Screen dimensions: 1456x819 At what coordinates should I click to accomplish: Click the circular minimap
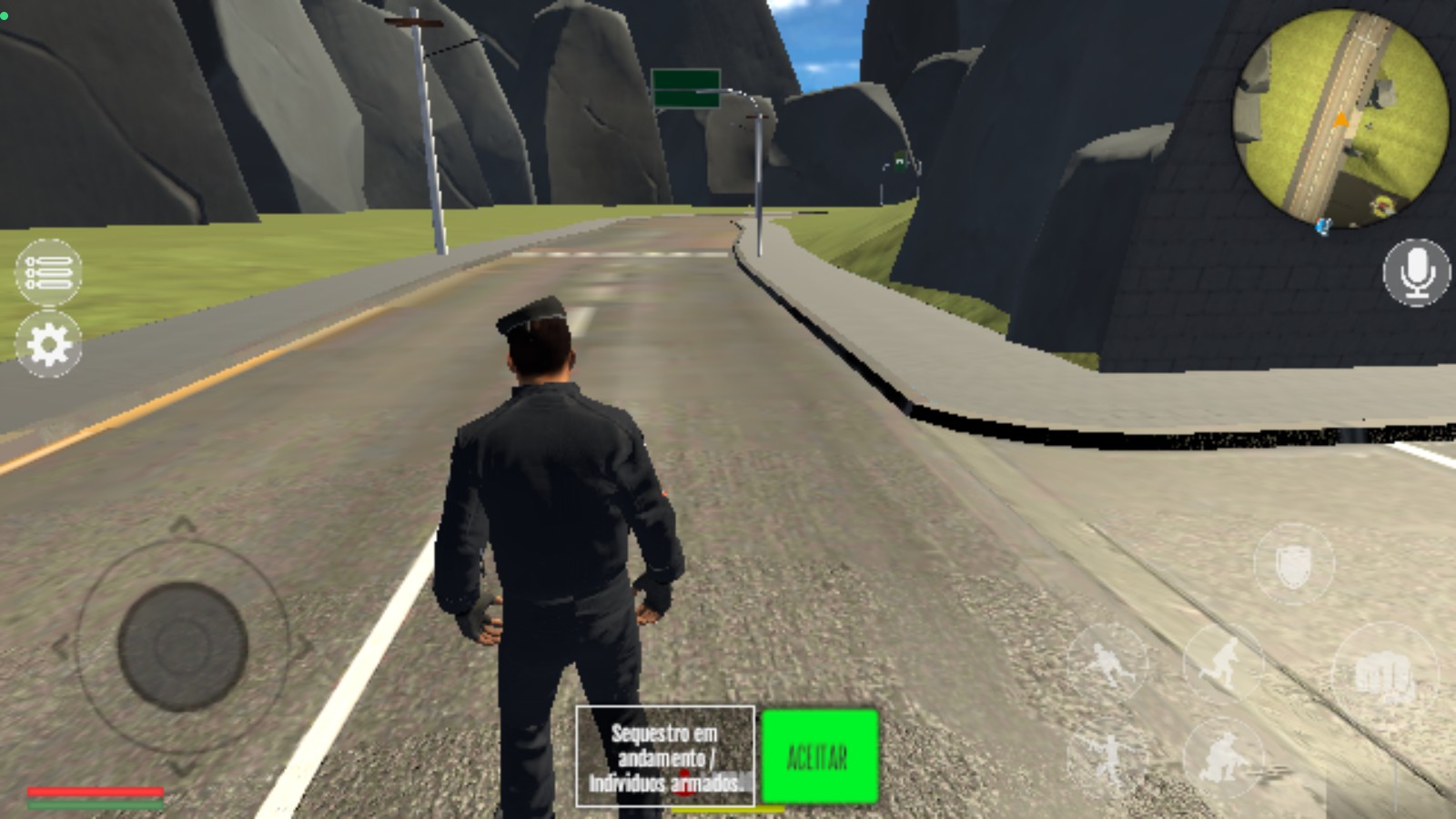click(1340, 118)
